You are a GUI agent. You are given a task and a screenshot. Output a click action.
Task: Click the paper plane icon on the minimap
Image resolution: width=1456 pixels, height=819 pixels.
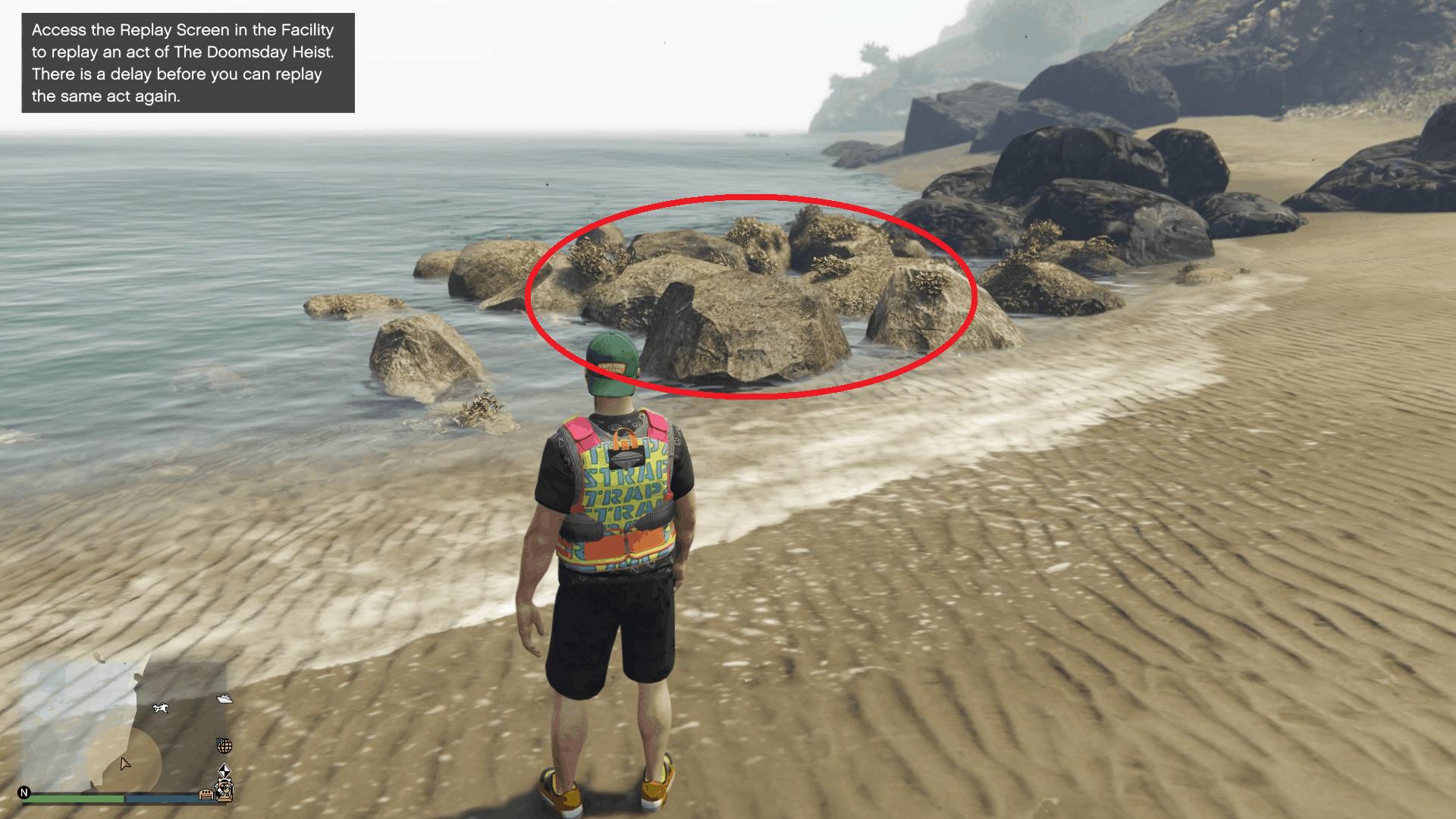(x=224, y=698)
